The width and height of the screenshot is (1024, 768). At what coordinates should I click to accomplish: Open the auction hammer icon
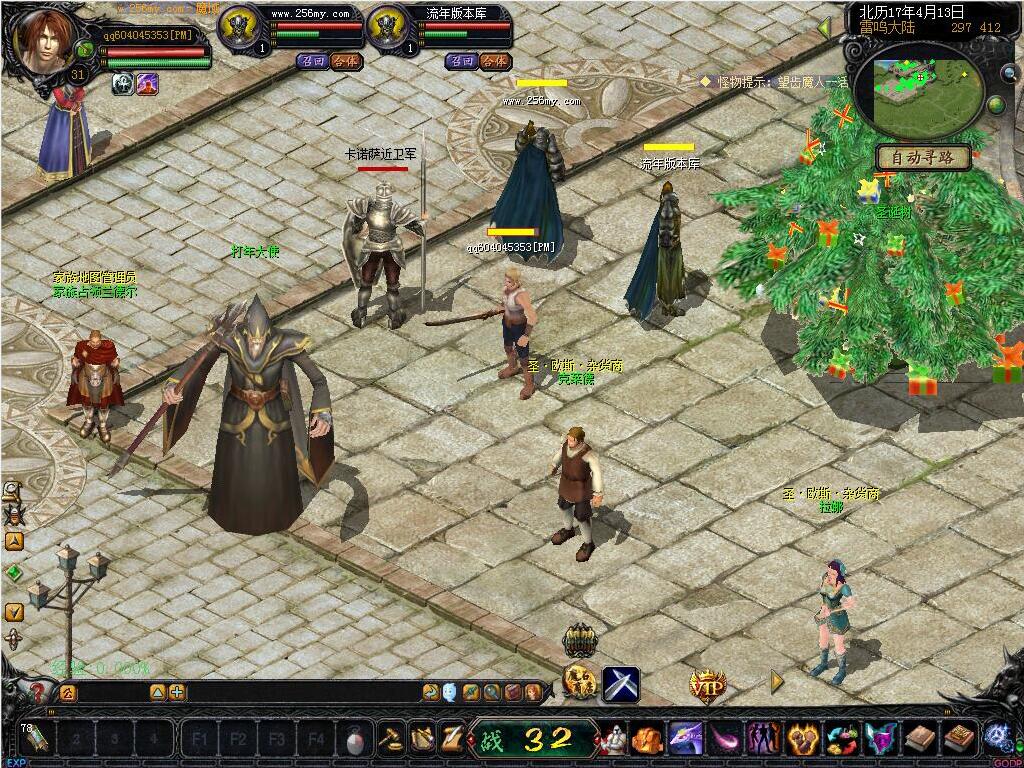tap(390, 738)
